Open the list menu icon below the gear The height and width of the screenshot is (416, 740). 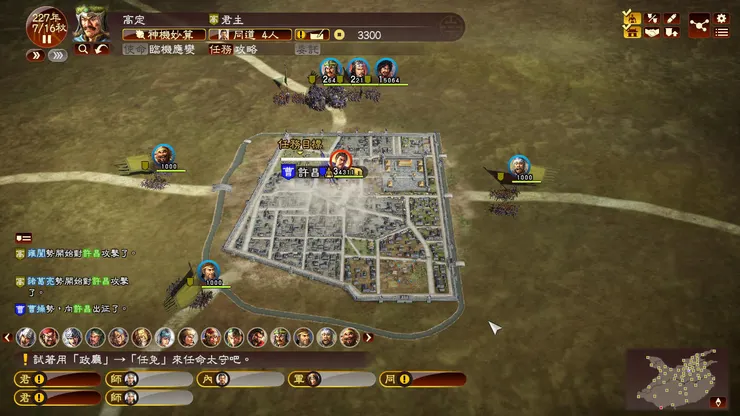coord(721,32)
